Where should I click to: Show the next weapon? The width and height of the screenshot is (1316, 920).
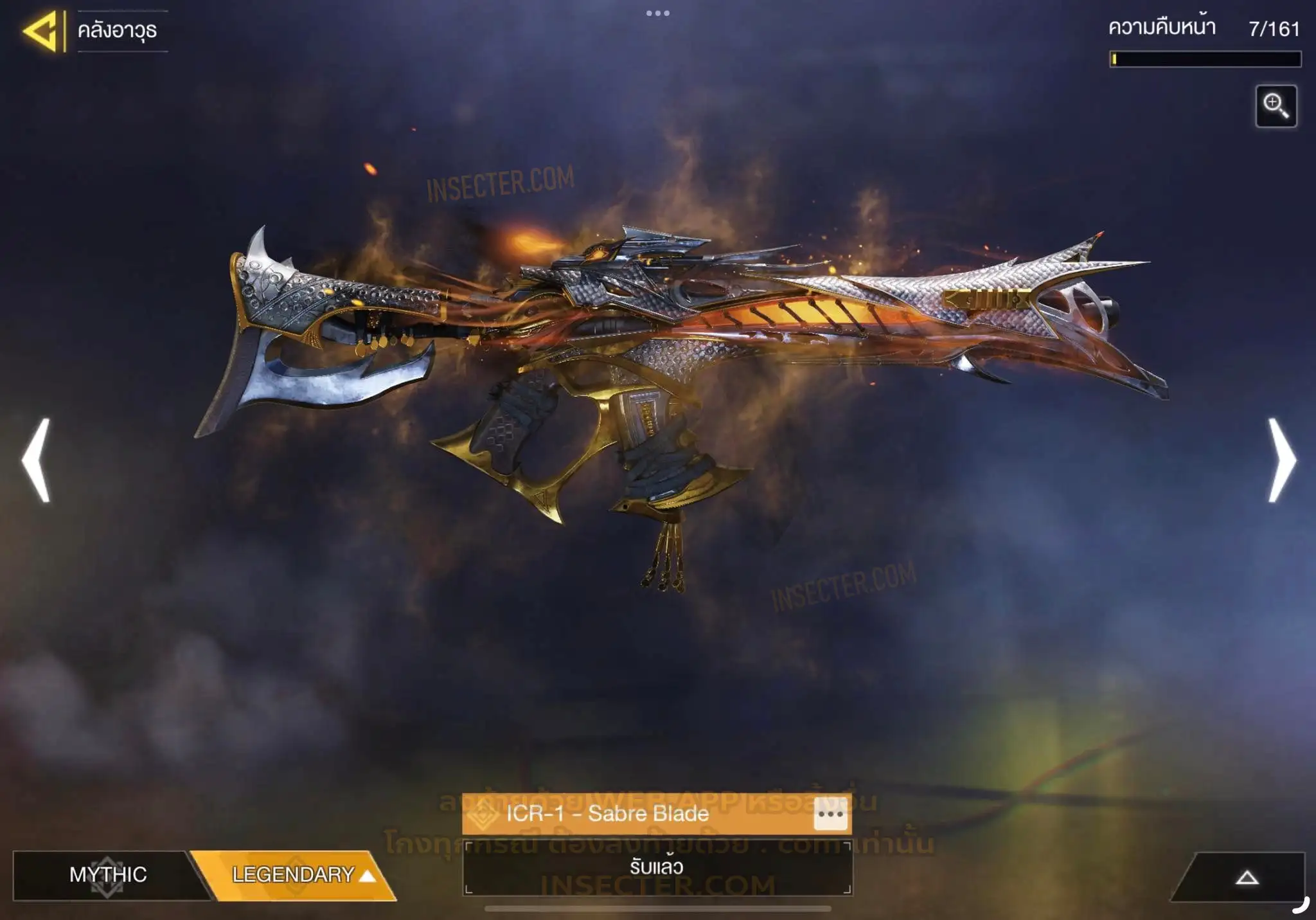click(x=1281, y=460)
